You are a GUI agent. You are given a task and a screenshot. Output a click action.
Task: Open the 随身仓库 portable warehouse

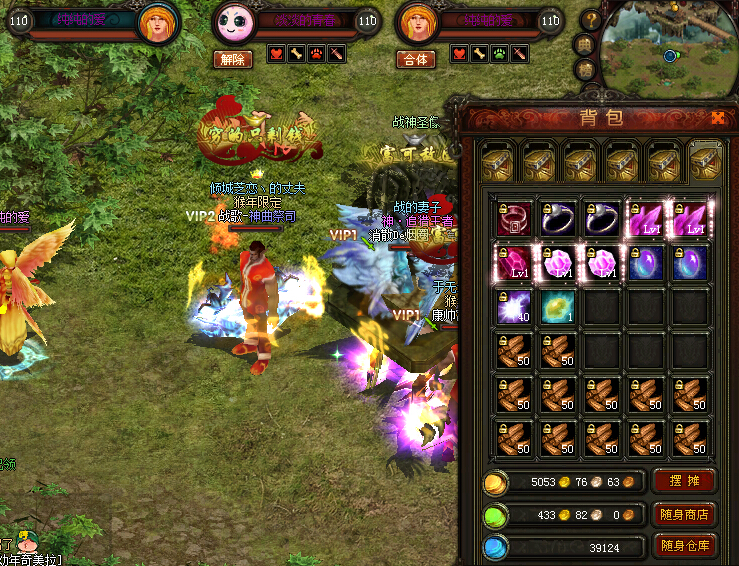point(684,546)
